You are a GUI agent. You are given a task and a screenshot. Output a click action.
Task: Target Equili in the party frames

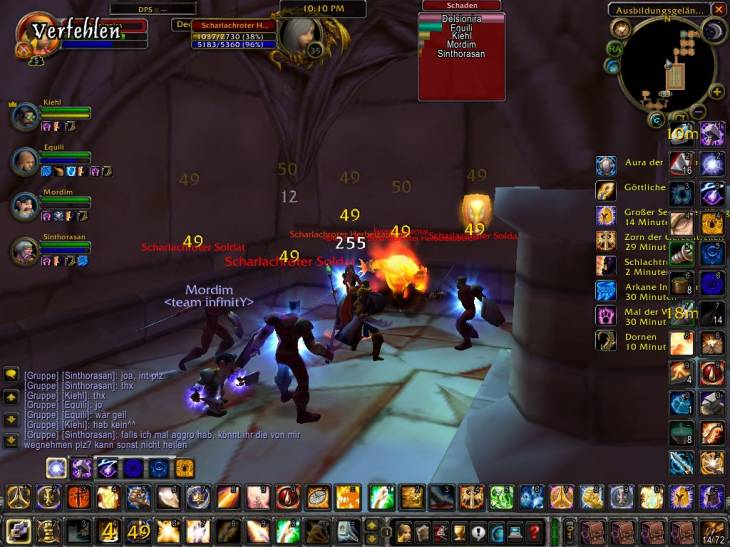pos(25,161)
